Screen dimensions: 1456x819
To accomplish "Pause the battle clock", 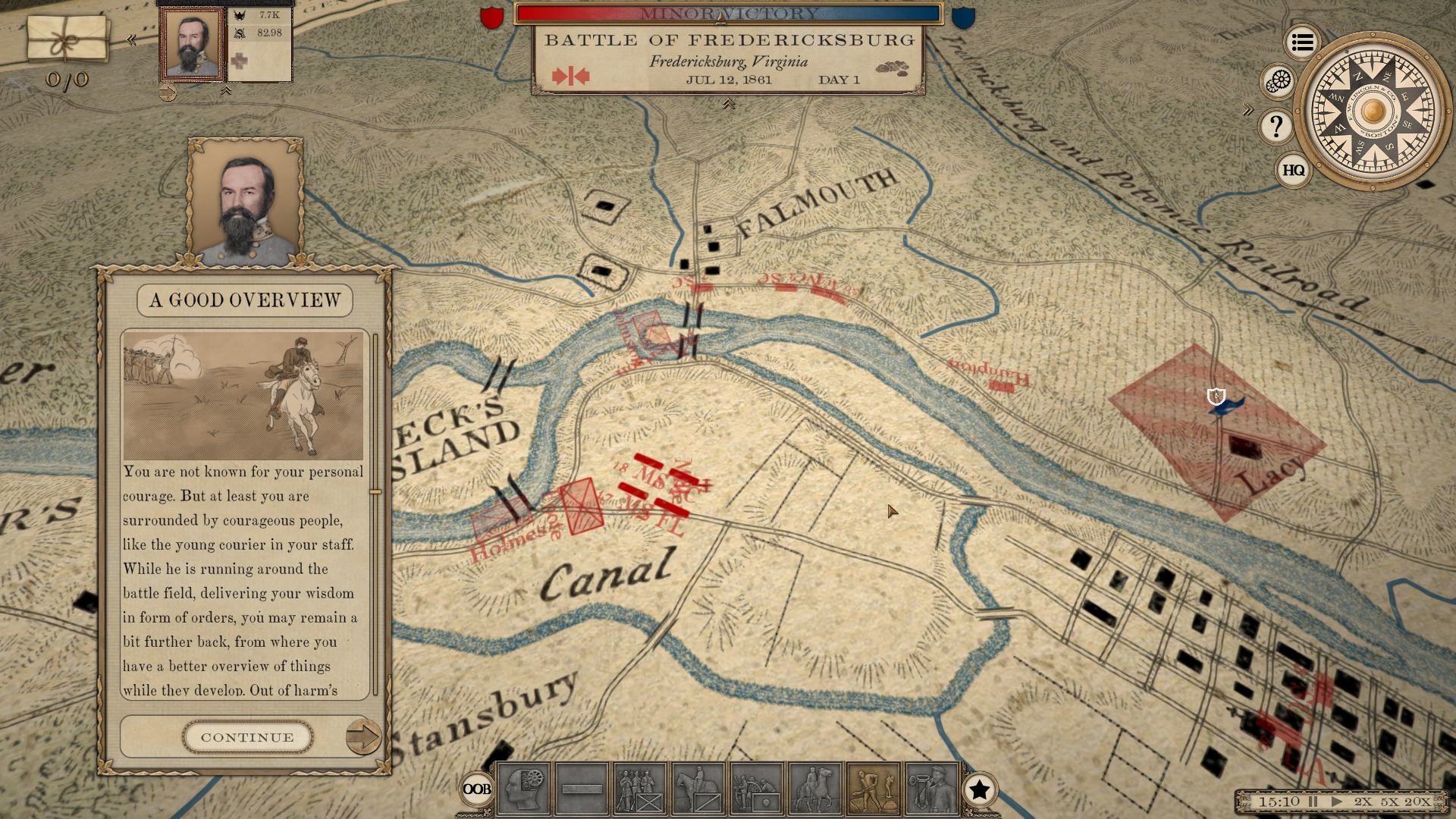I will [1313, 801].
